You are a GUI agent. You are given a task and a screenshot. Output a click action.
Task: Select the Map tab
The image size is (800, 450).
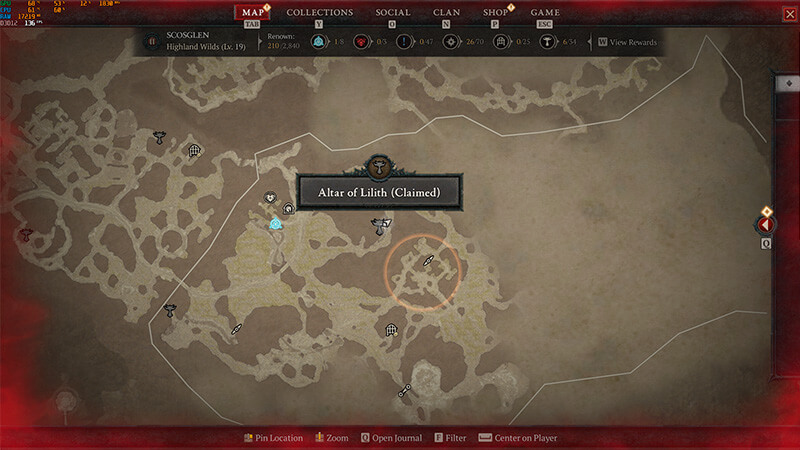[253, 13]
